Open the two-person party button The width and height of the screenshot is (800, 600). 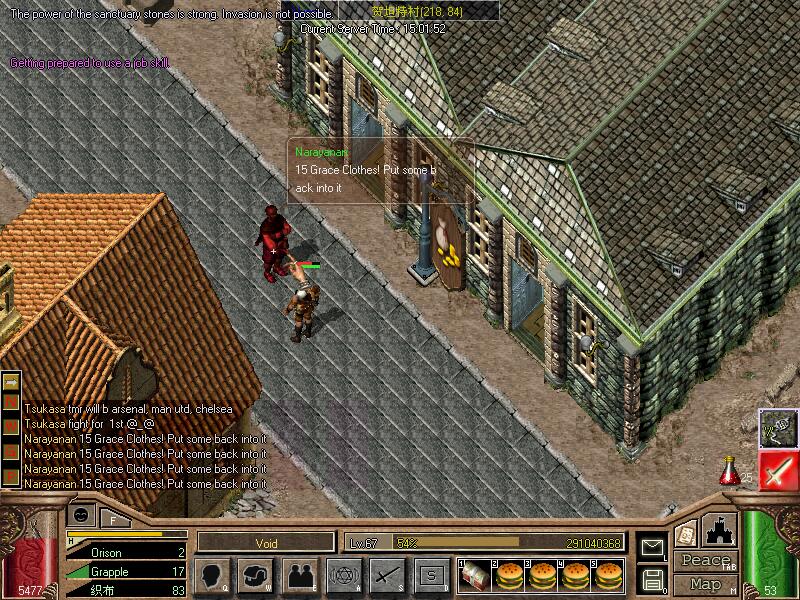click(x=299, y=575)
